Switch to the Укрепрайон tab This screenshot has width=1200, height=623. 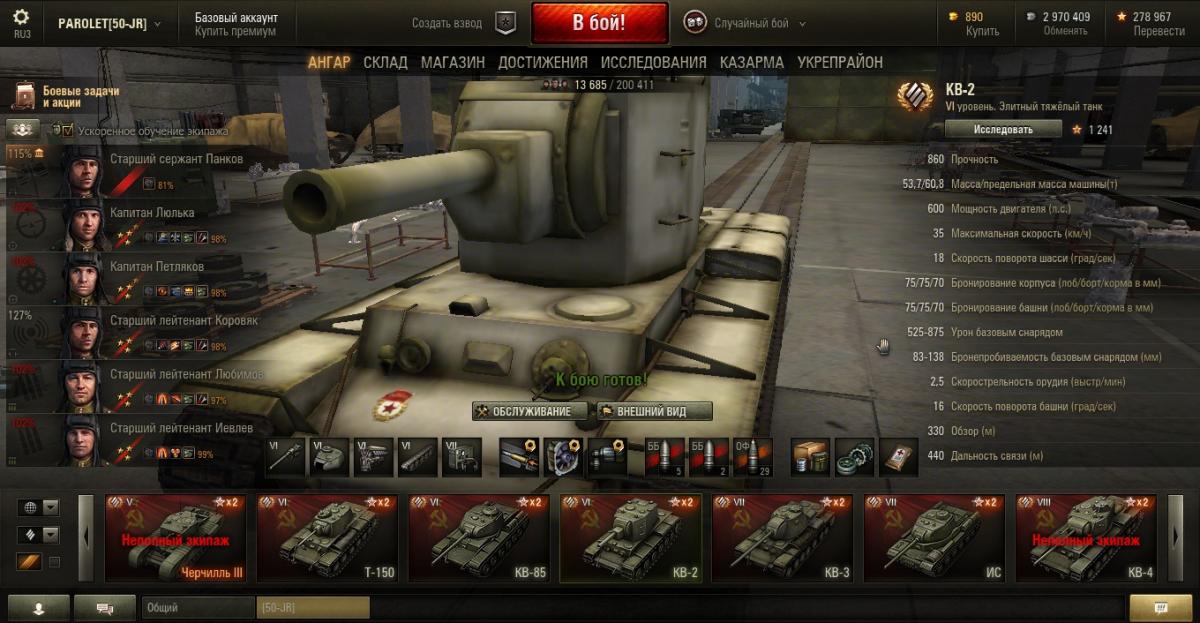coord(840,62)
